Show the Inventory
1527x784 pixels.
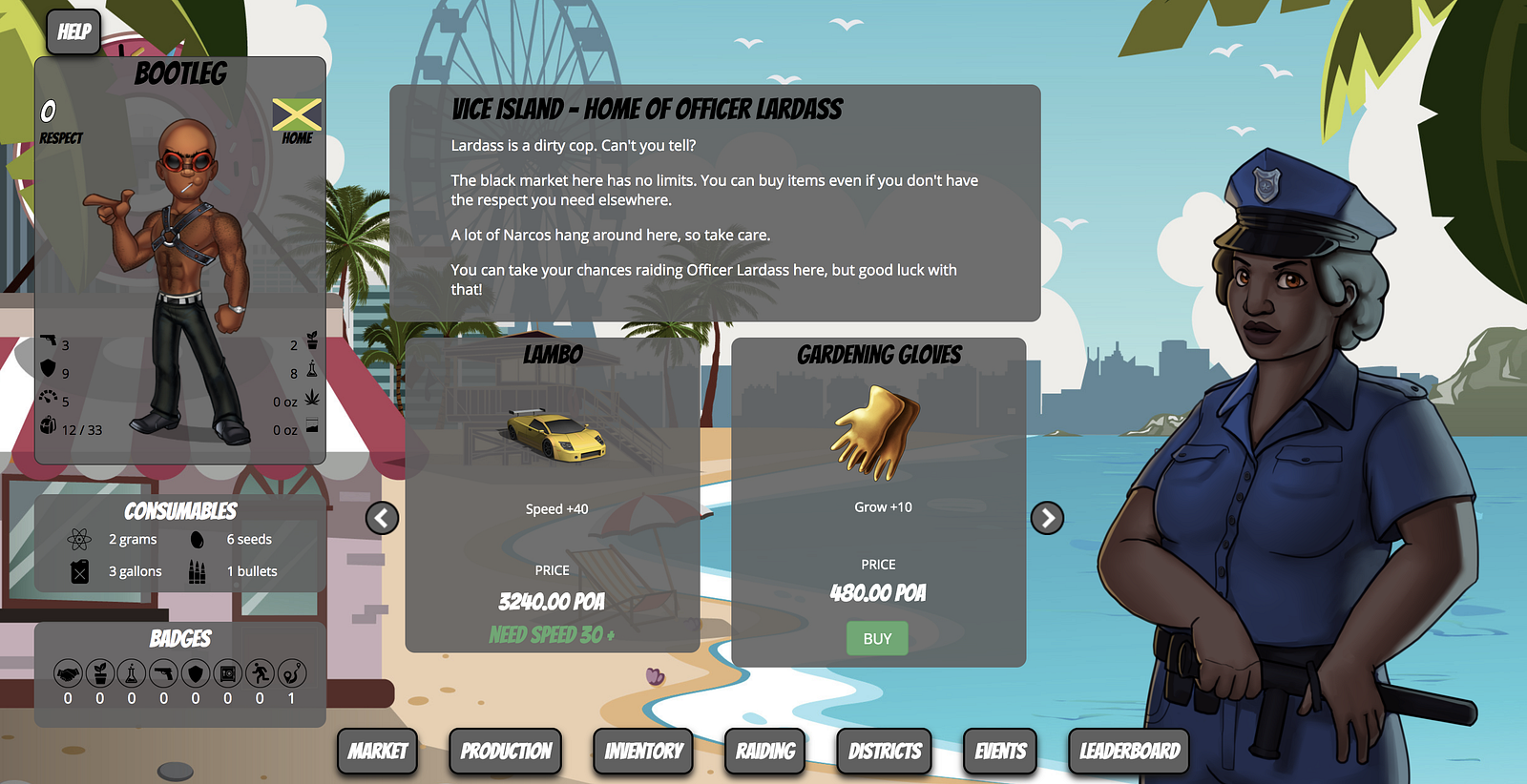[x=643, y=751]
